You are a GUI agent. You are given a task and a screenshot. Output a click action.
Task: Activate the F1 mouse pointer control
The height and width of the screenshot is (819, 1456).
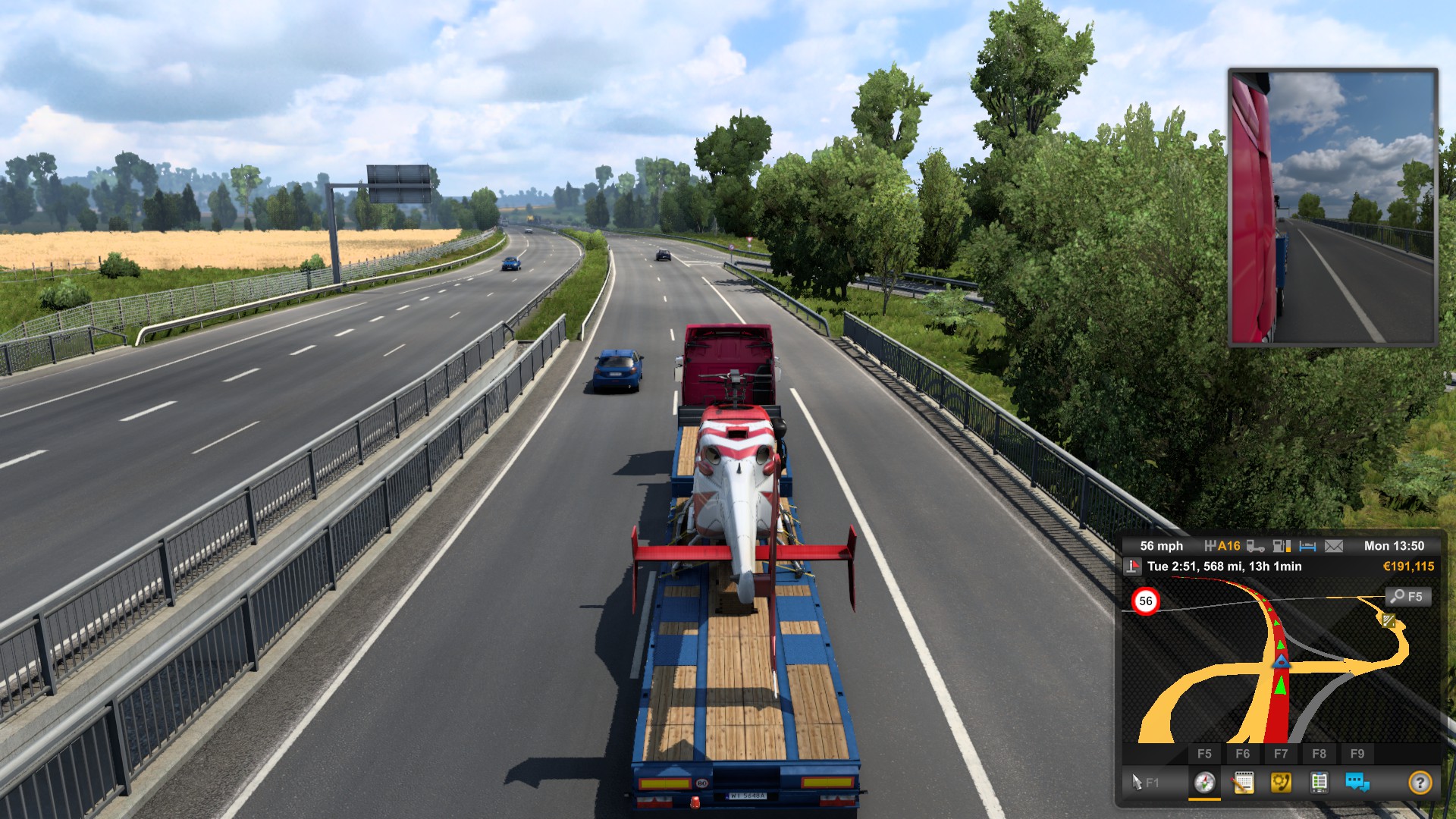(1144, 782)
